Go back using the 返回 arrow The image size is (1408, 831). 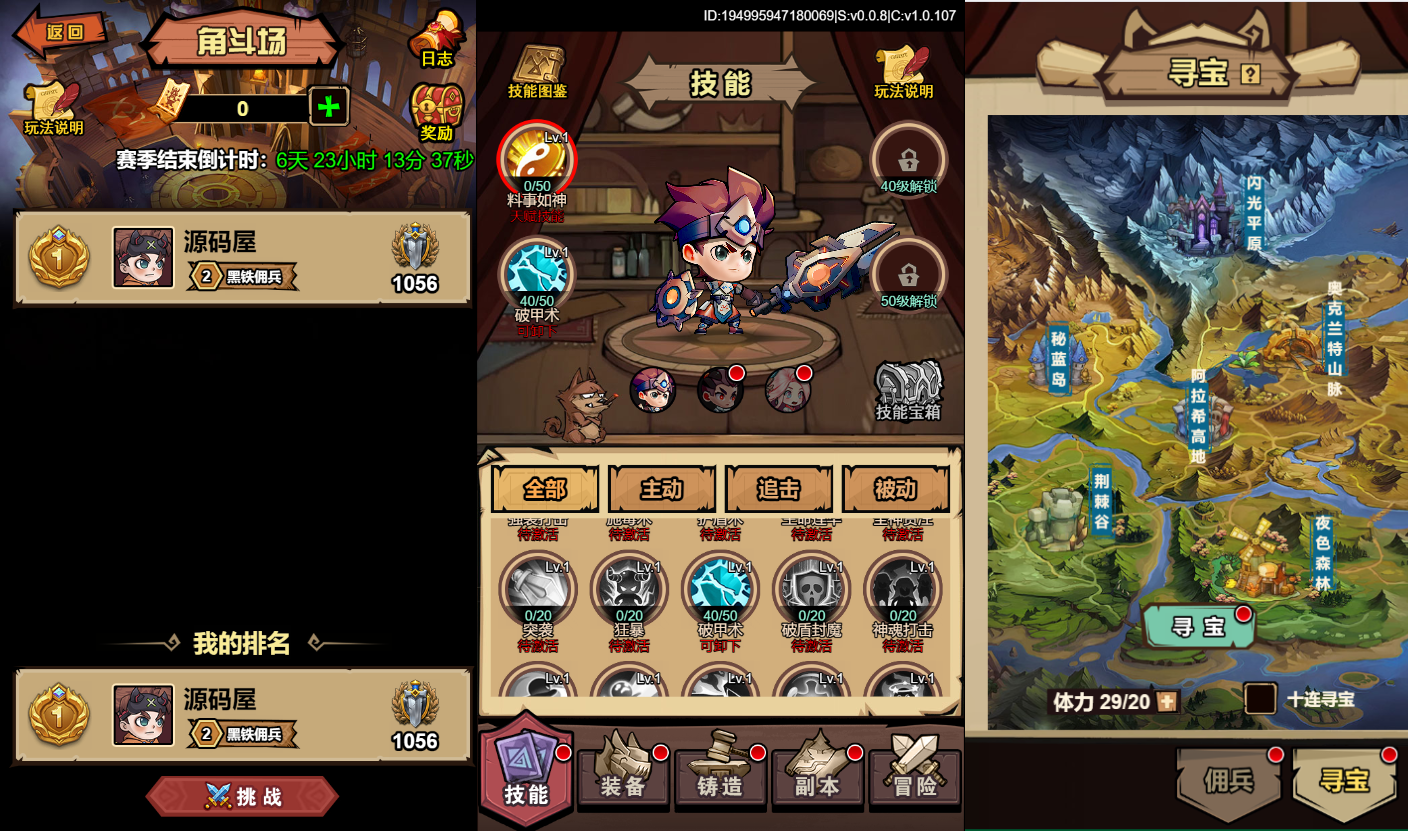click(x=61, y=32)
